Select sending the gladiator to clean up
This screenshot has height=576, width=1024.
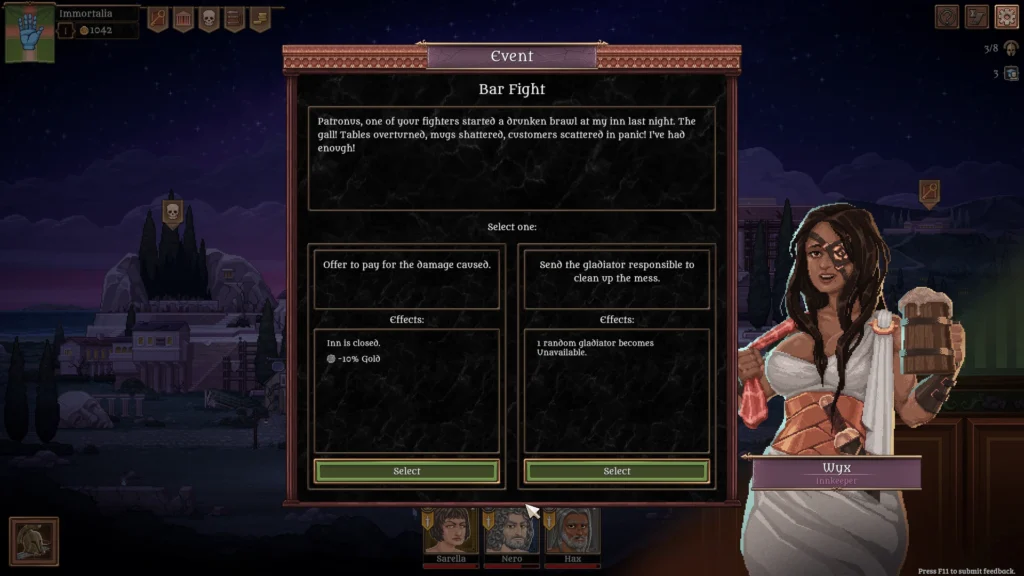[617, 471]
